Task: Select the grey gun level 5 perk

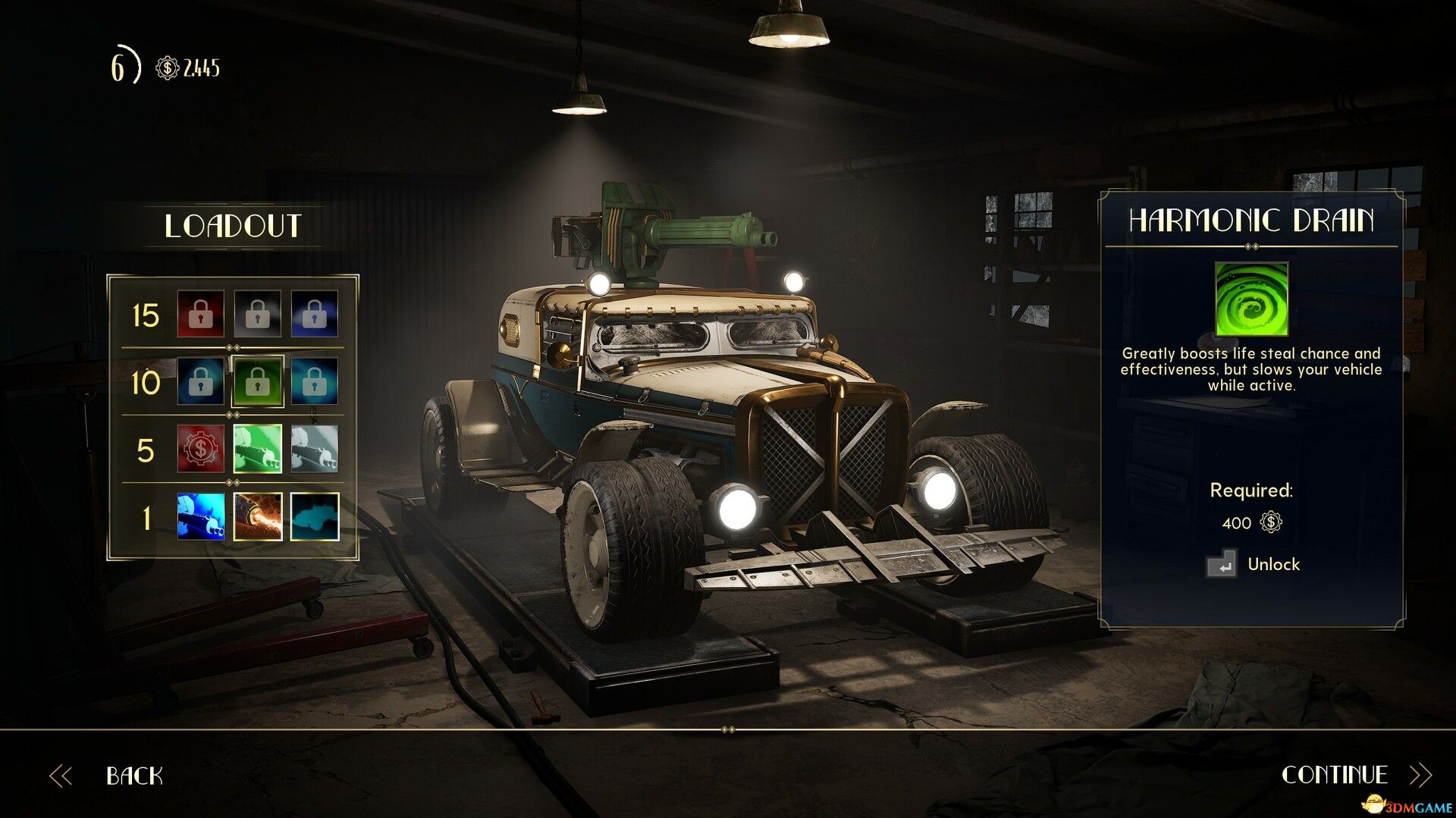Action: click(315, 449)
